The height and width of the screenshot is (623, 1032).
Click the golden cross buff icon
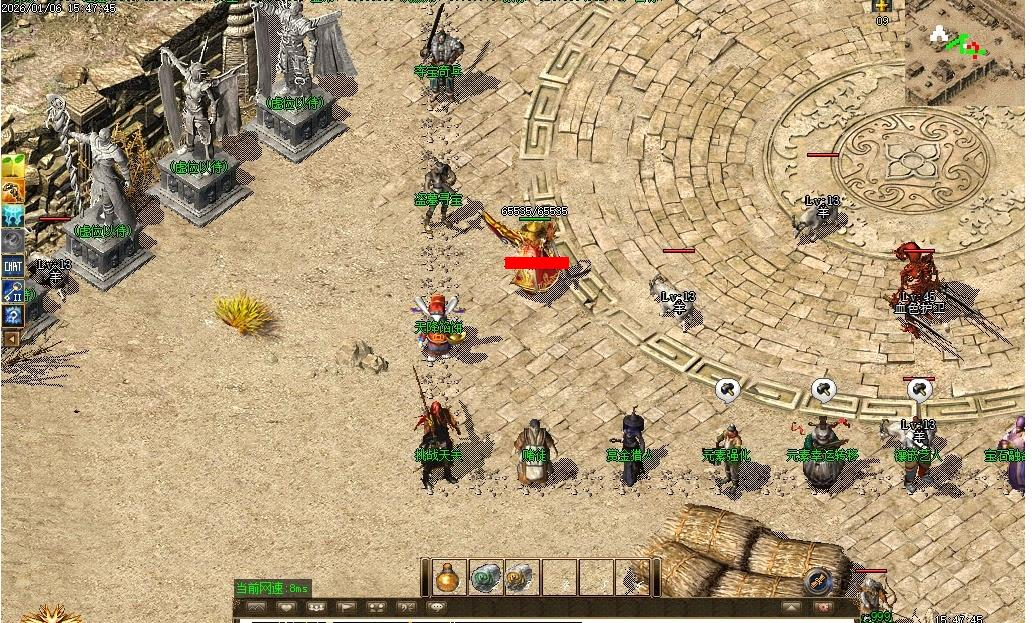pyautogui.click(x=882, y=7)
